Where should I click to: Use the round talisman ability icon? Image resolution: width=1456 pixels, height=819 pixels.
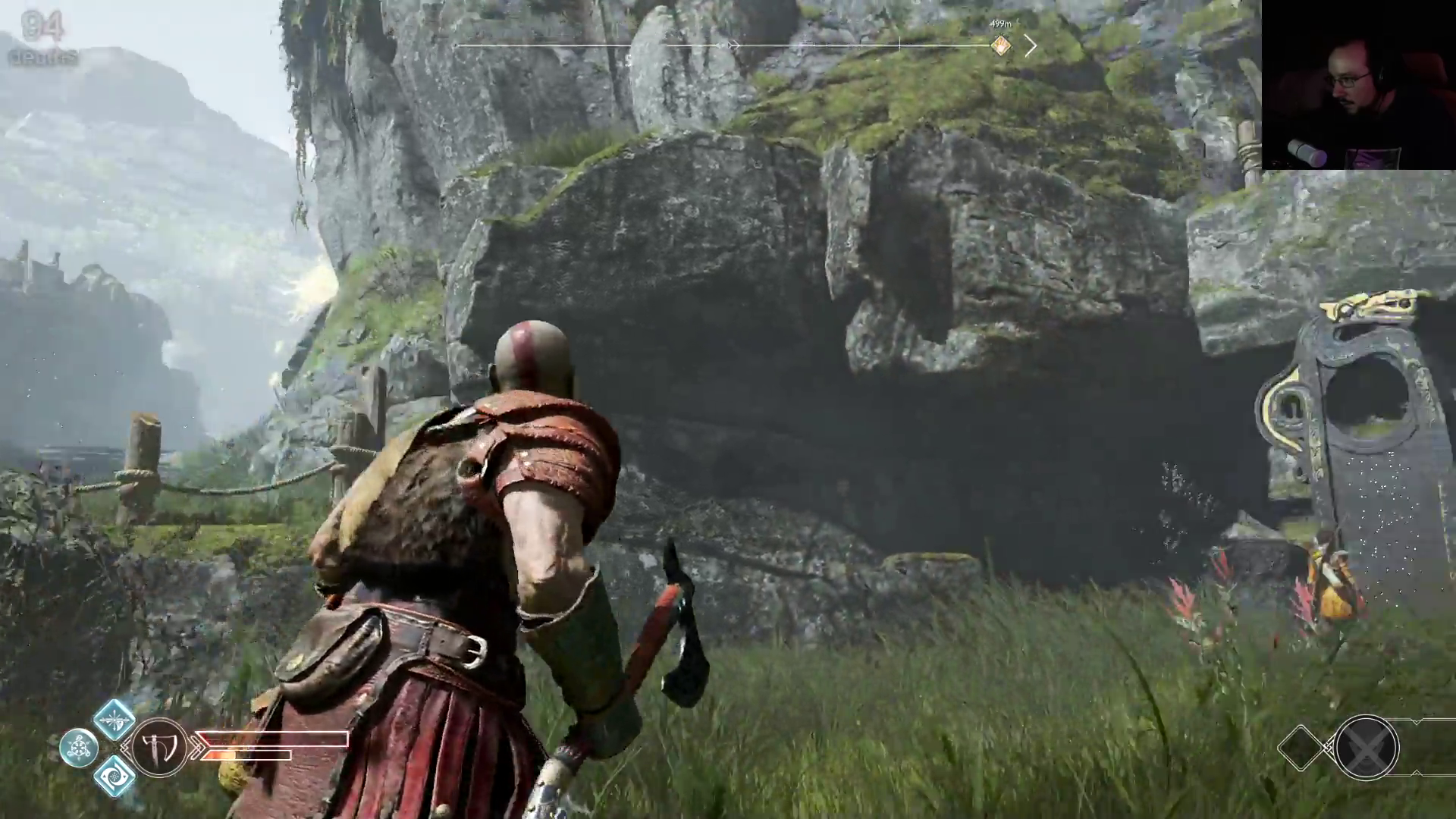[x=78, y=748]
